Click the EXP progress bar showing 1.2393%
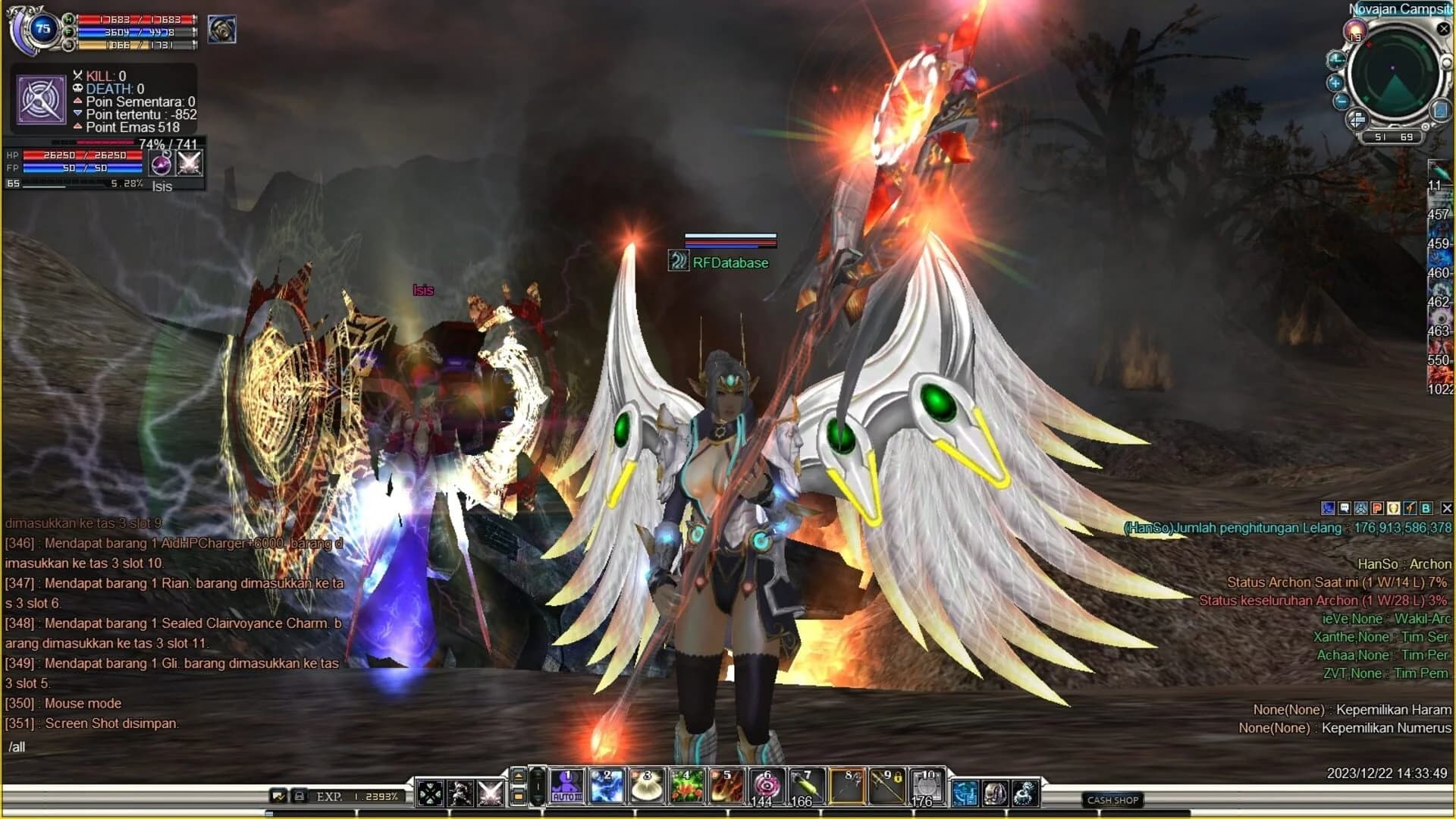The height and width of the screenshot is (819, 1456). point(357,795)
